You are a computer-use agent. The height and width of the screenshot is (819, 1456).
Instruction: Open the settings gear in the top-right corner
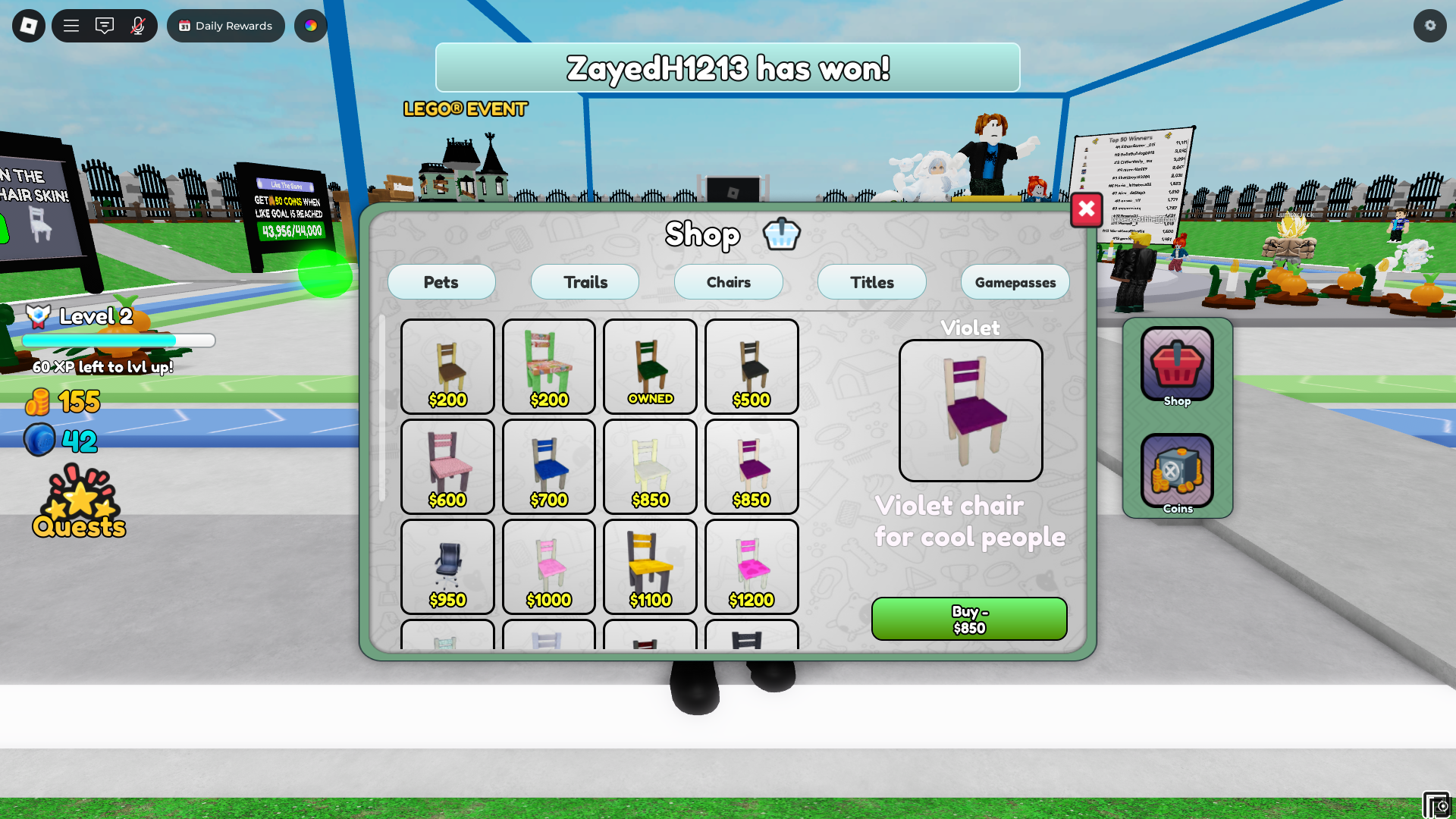[1429, 25]
